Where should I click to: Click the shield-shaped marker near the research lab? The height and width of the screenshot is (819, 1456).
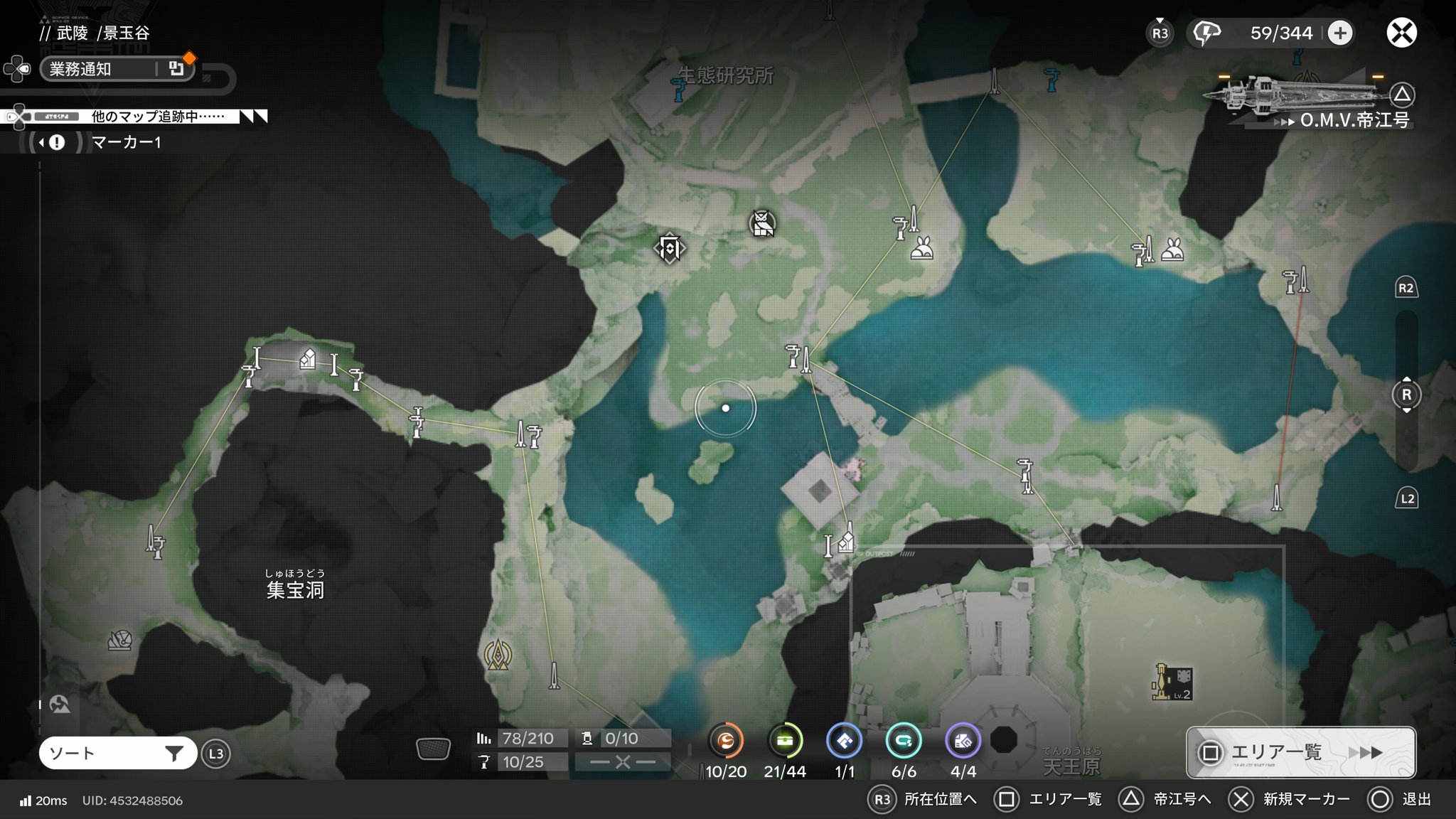(x=669, y=248)
